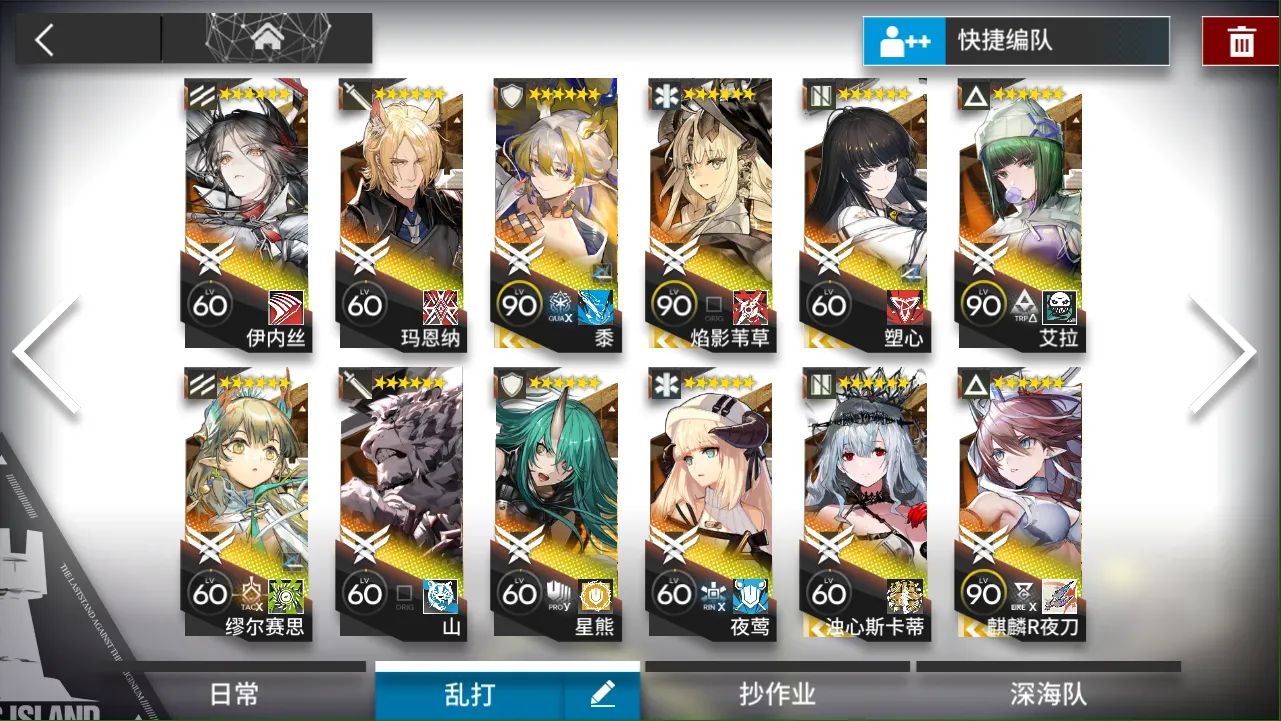Click the pencil edit icon beside 乱打

coord(602,692)
